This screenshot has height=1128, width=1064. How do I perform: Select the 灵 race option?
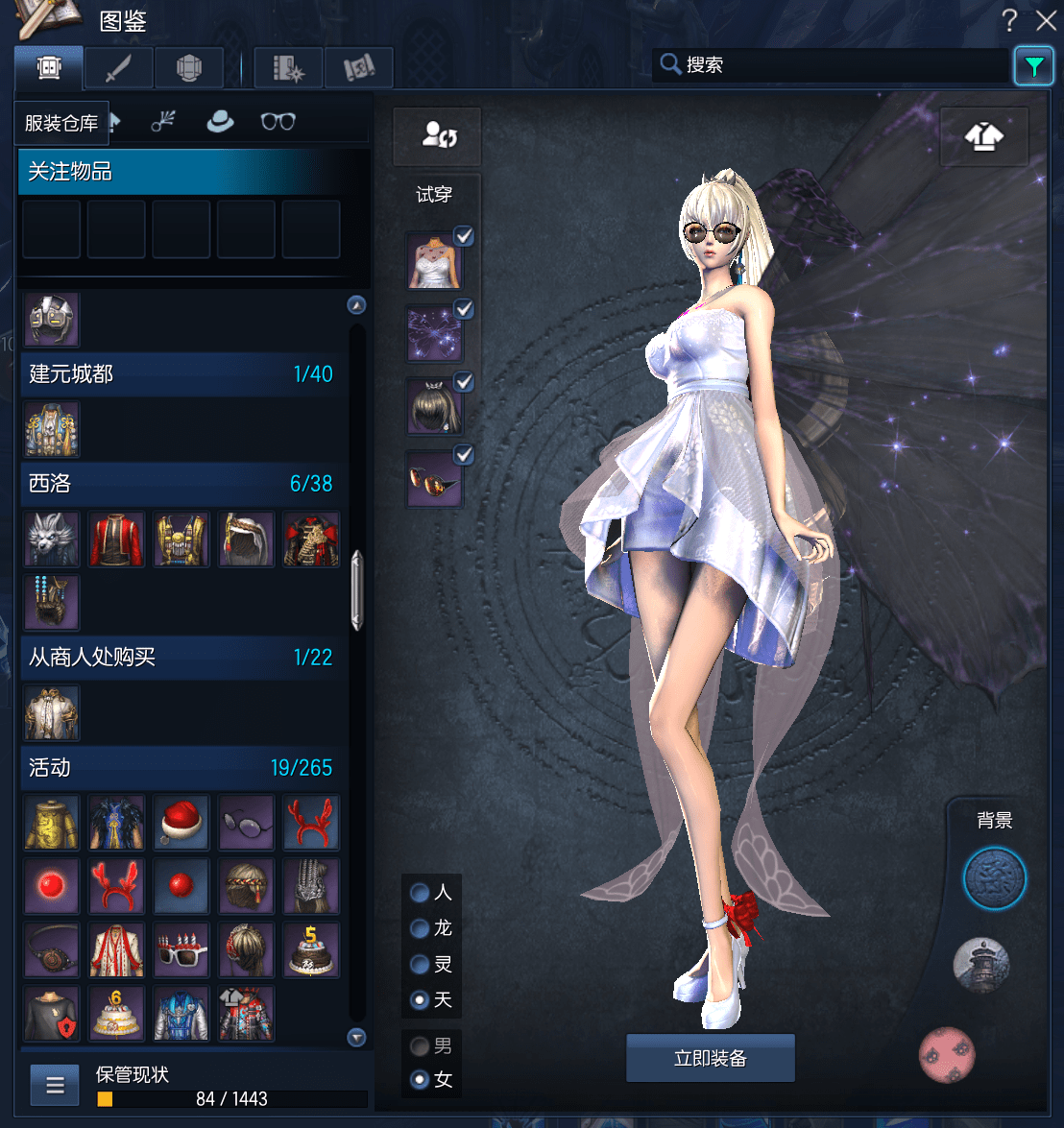pos(420,964)
